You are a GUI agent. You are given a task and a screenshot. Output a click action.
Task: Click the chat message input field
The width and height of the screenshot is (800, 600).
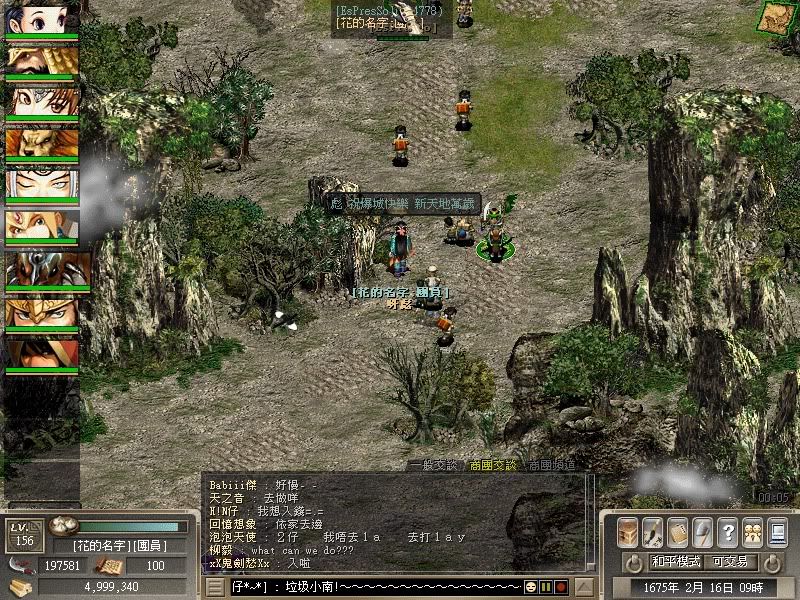[375, 586]
